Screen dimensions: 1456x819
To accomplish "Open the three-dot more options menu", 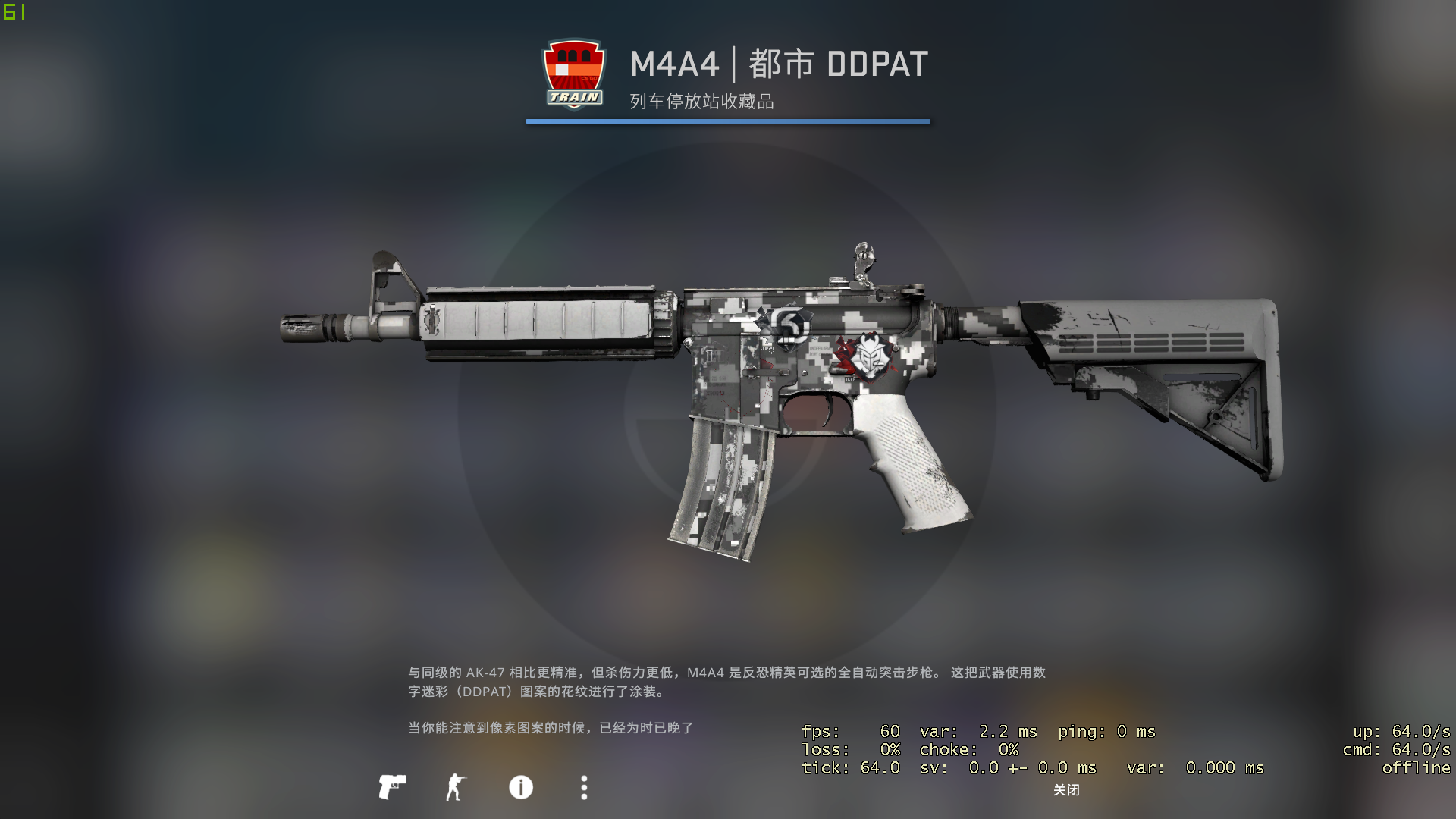I will coord(584,787).
